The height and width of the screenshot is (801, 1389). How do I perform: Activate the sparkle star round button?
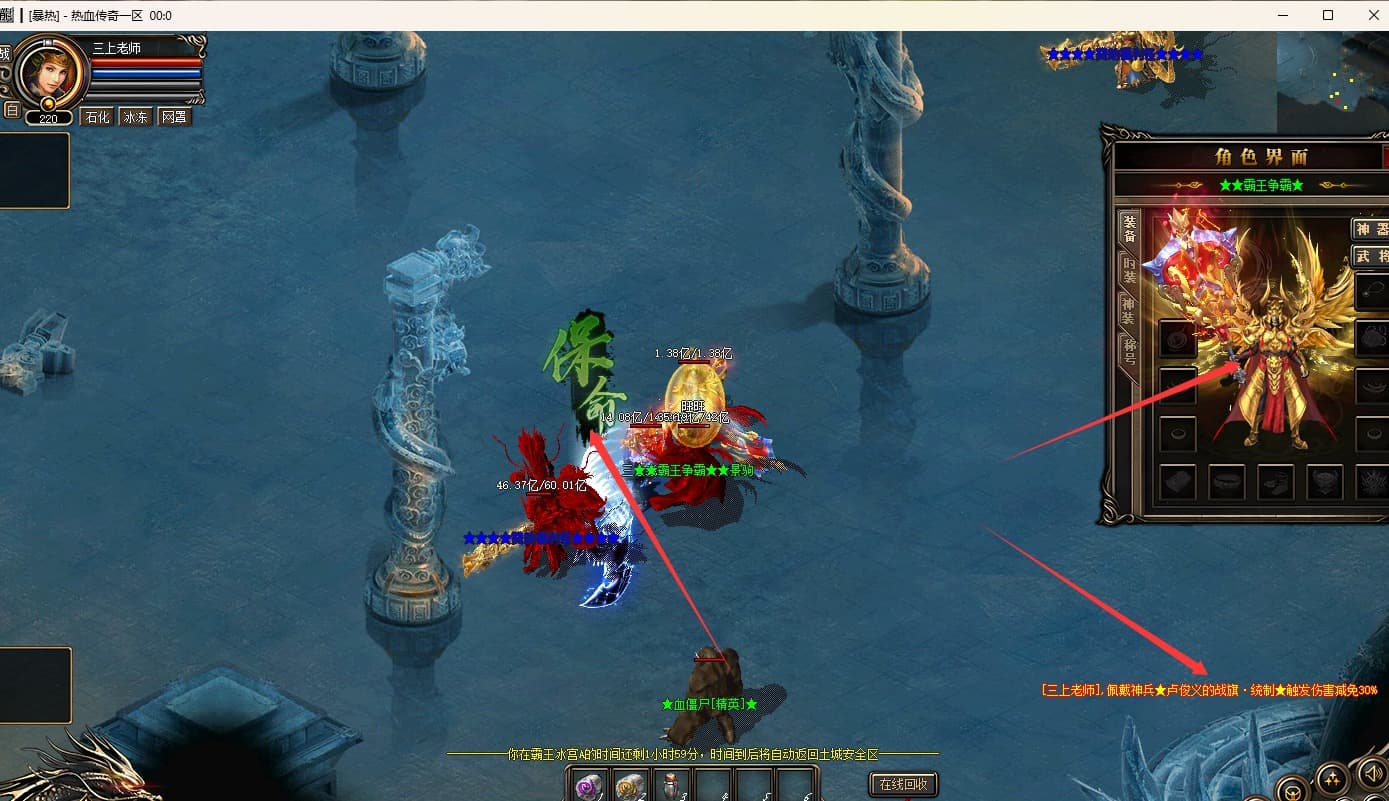1331,779
